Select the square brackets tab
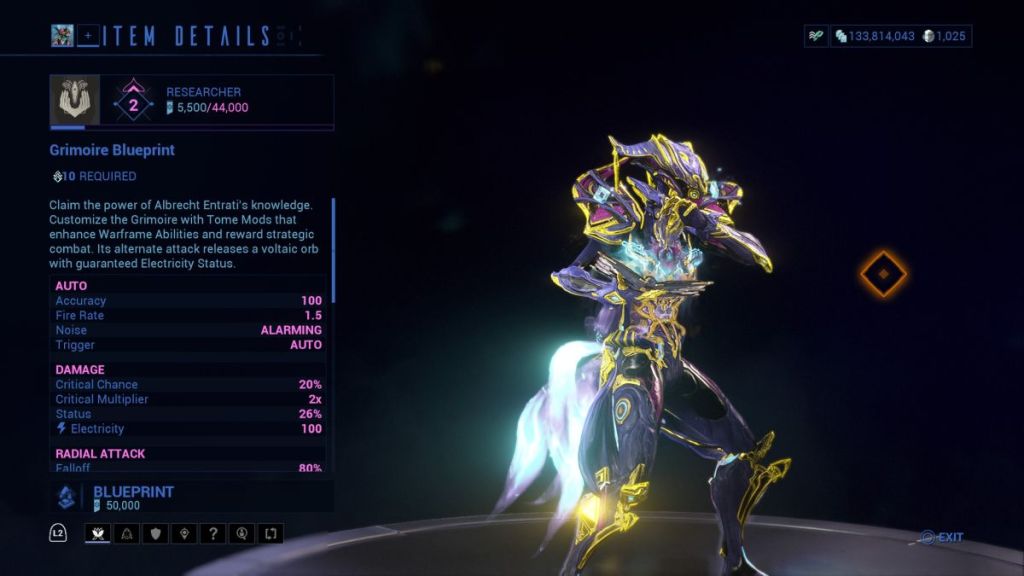 (269, 533)
